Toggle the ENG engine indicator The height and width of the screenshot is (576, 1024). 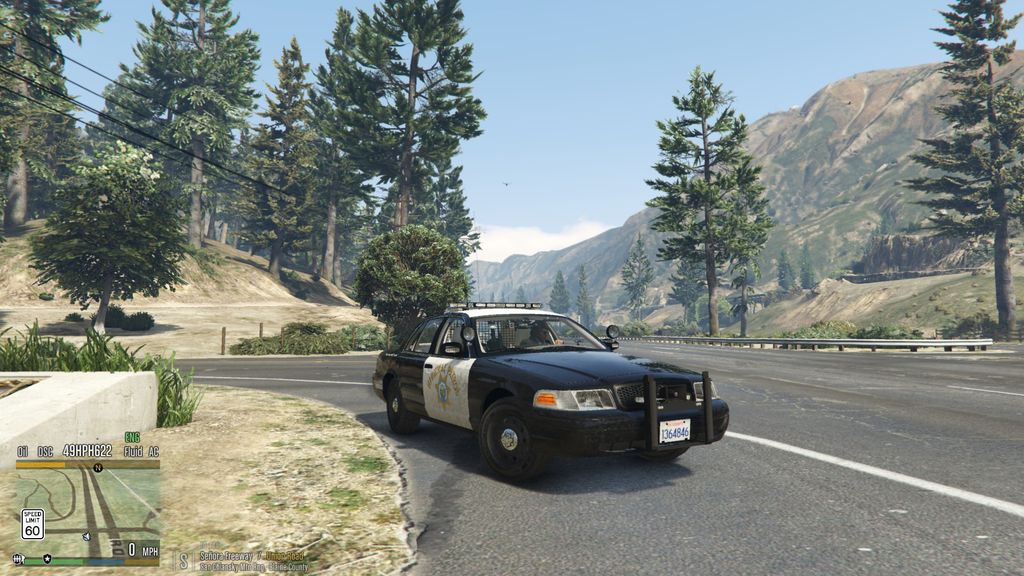[x=132, y=437]
